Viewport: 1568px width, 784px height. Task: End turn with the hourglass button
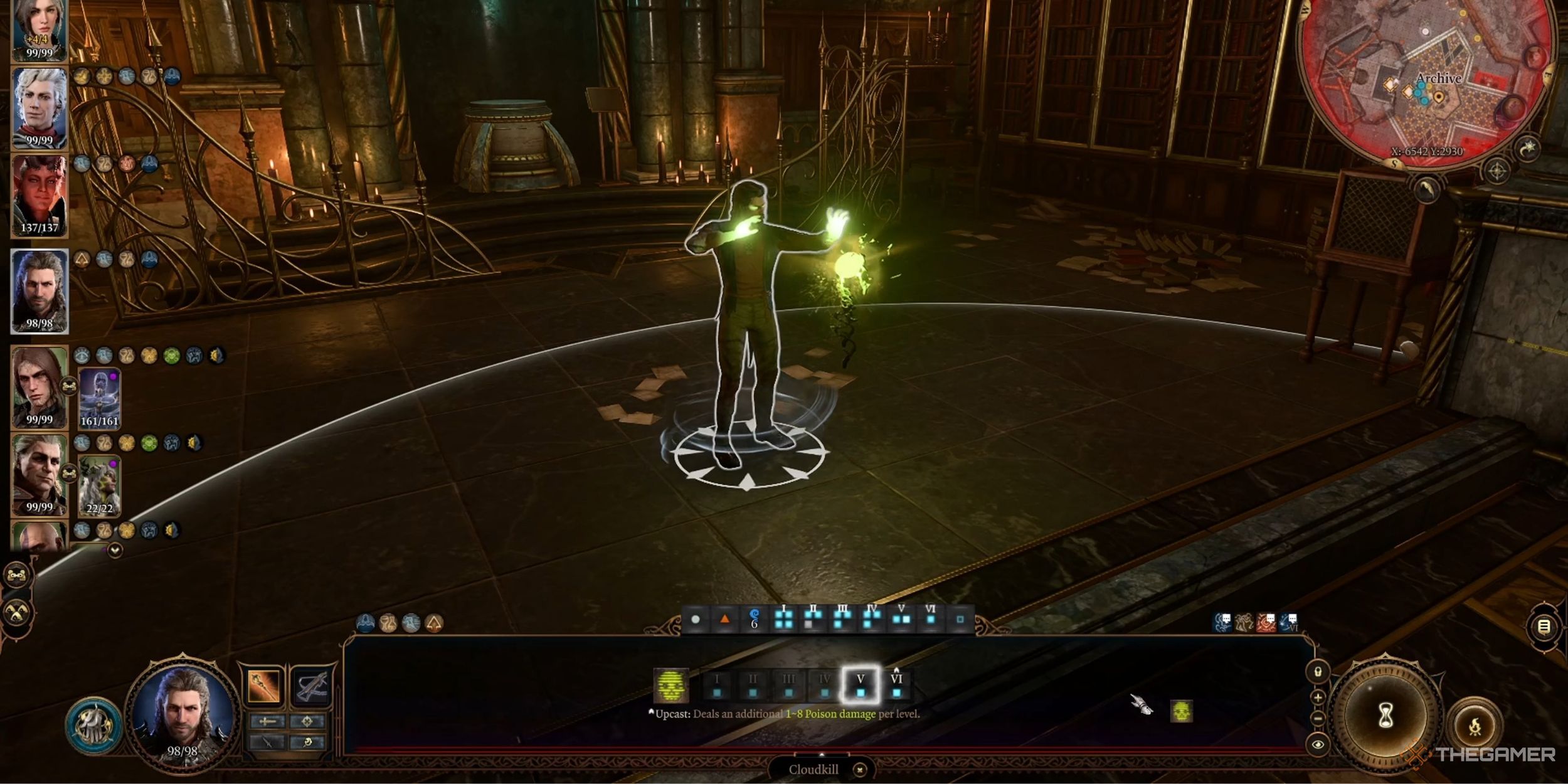pos(1387,715)
